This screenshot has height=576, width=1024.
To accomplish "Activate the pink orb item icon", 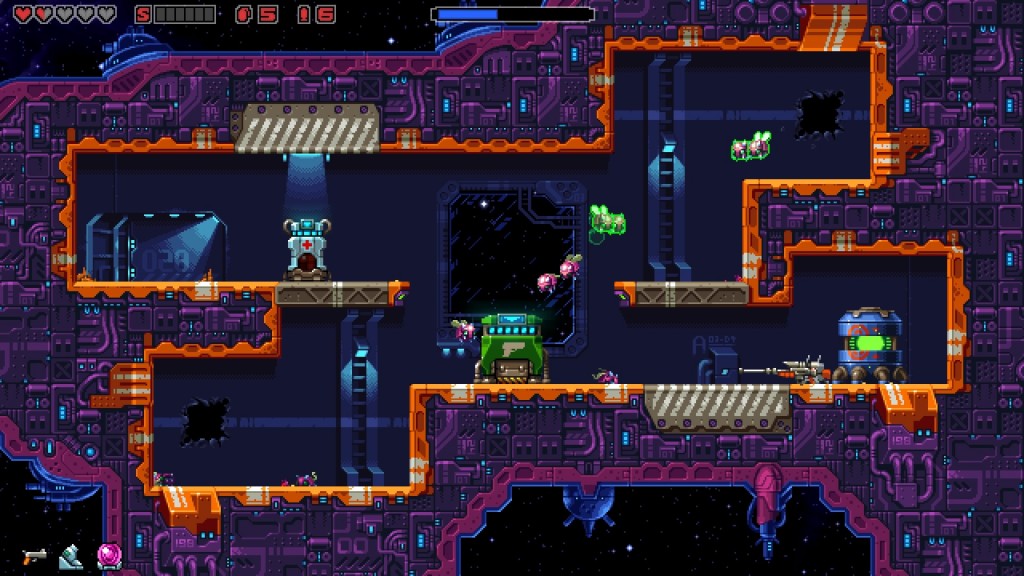I will pyautogui.click(x=108, y=555).
